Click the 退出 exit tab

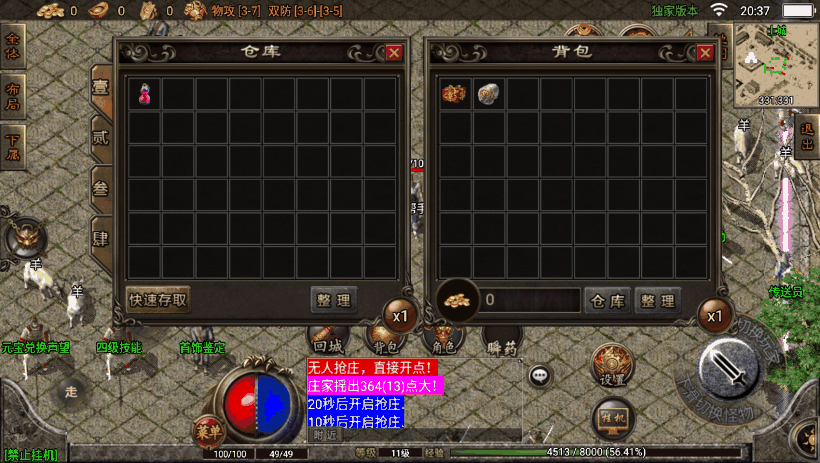807,138
